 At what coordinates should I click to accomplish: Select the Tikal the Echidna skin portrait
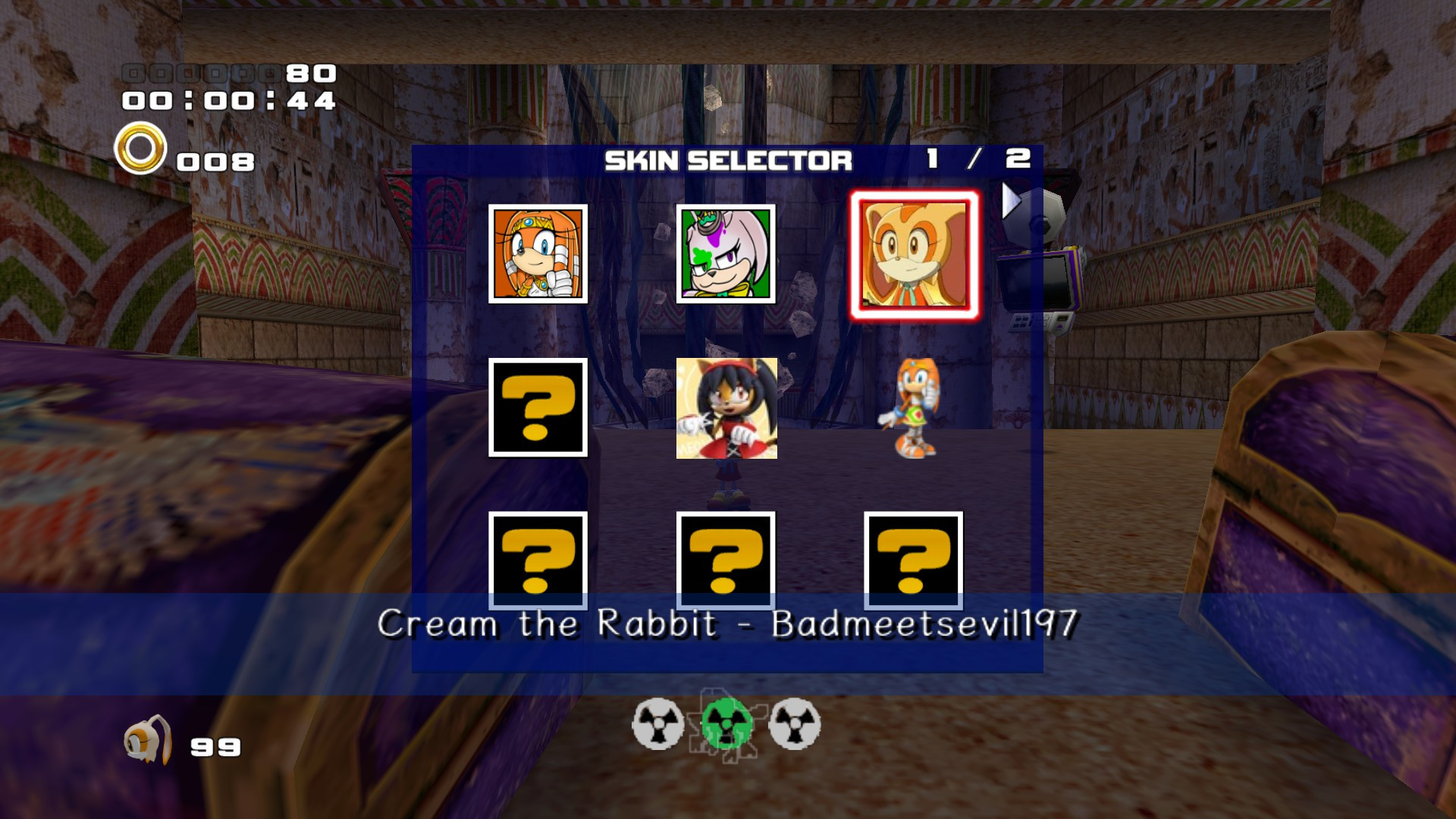tap(539, 253)
